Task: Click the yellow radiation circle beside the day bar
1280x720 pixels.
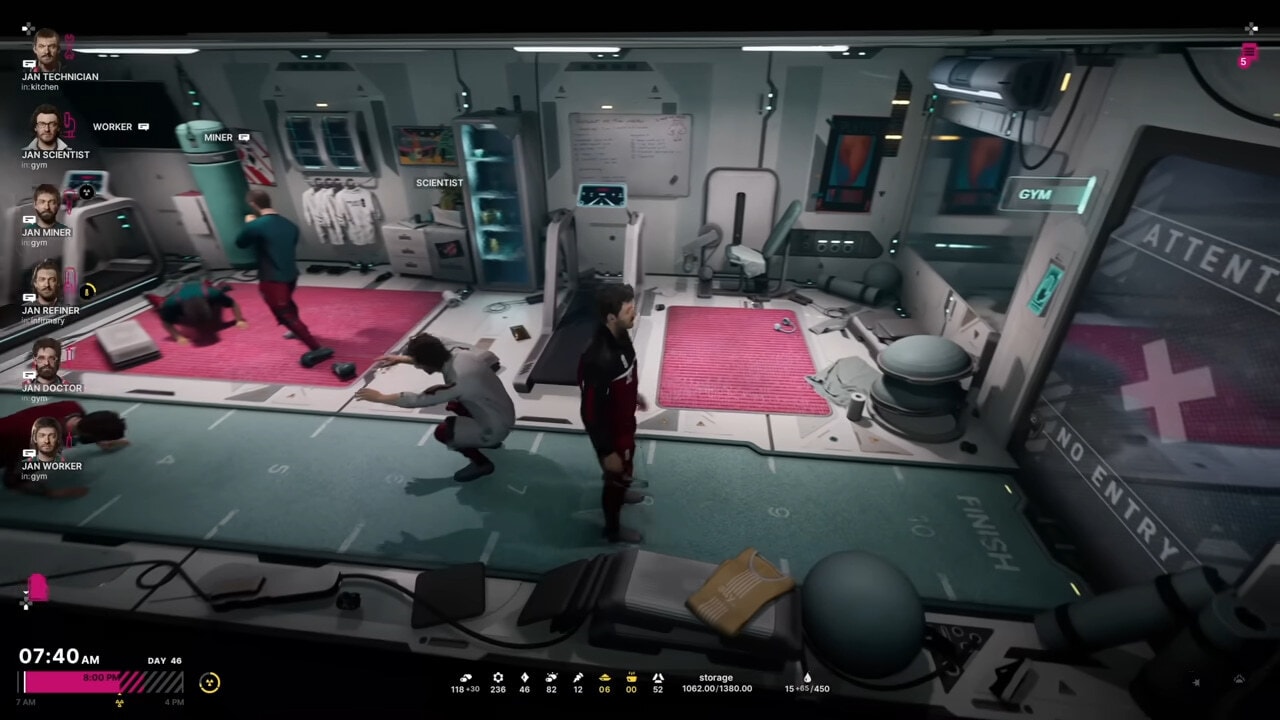Action: [x=209, y=683]
